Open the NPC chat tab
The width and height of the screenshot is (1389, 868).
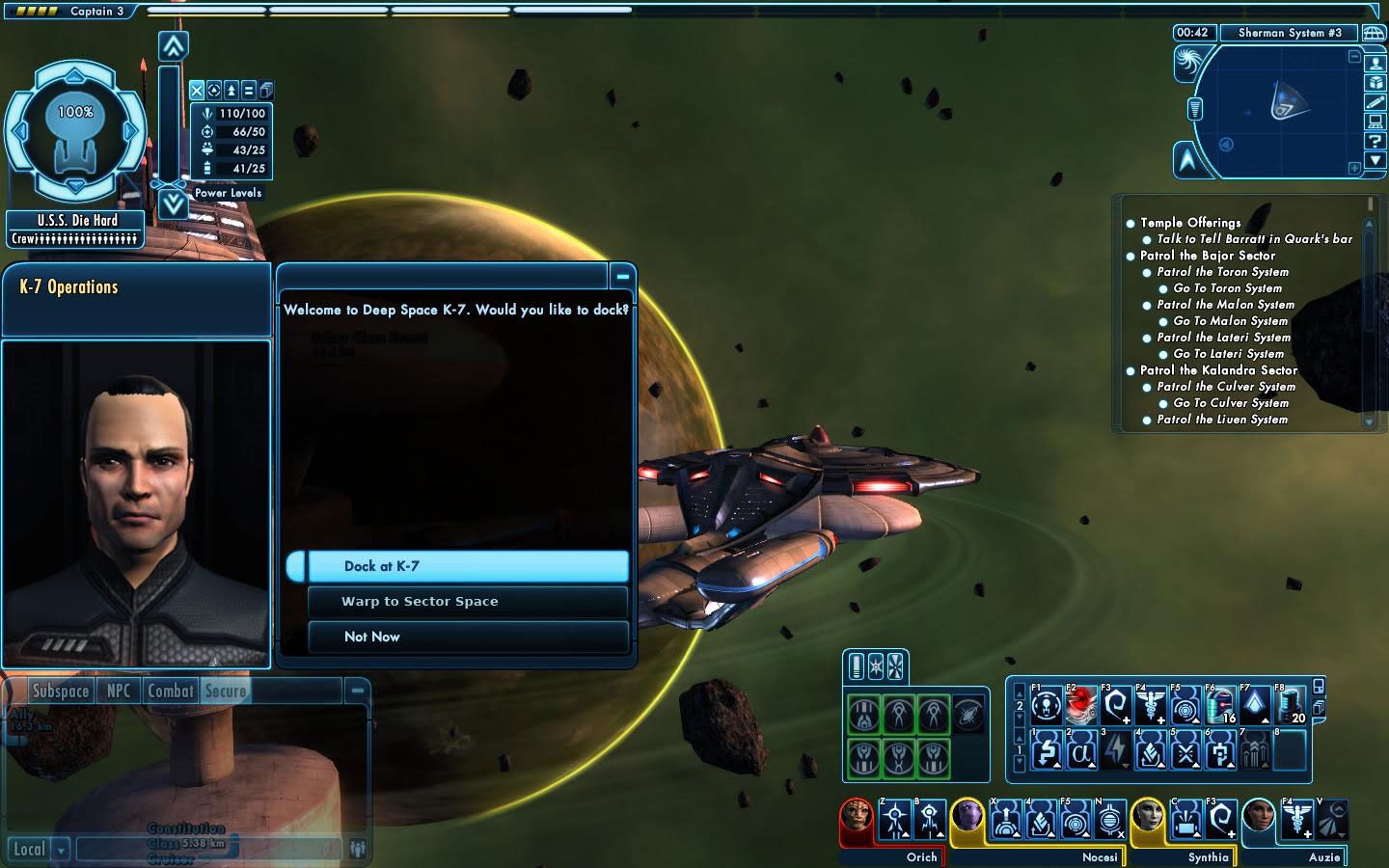(x=119, y=691)
